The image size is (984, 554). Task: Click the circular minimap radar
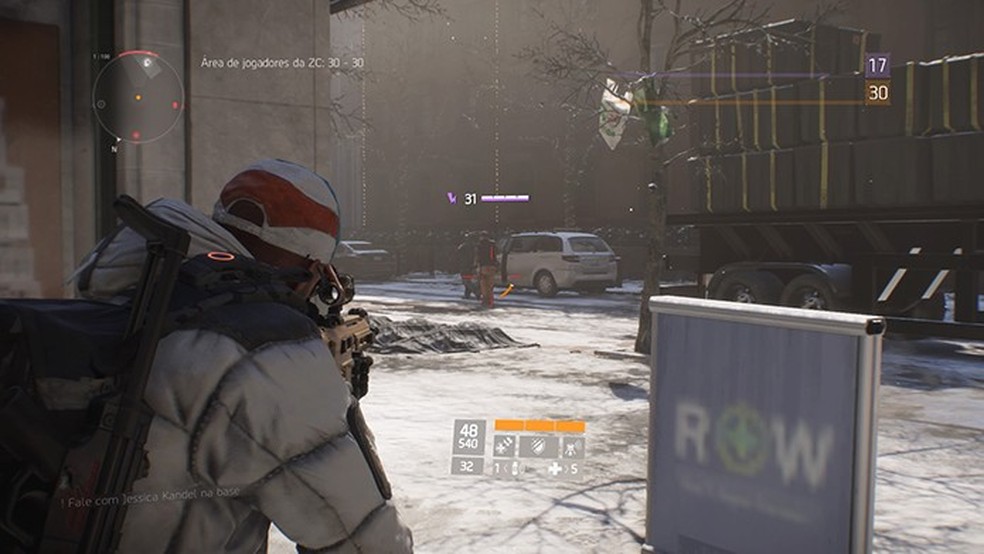click(x=139, y=98)
